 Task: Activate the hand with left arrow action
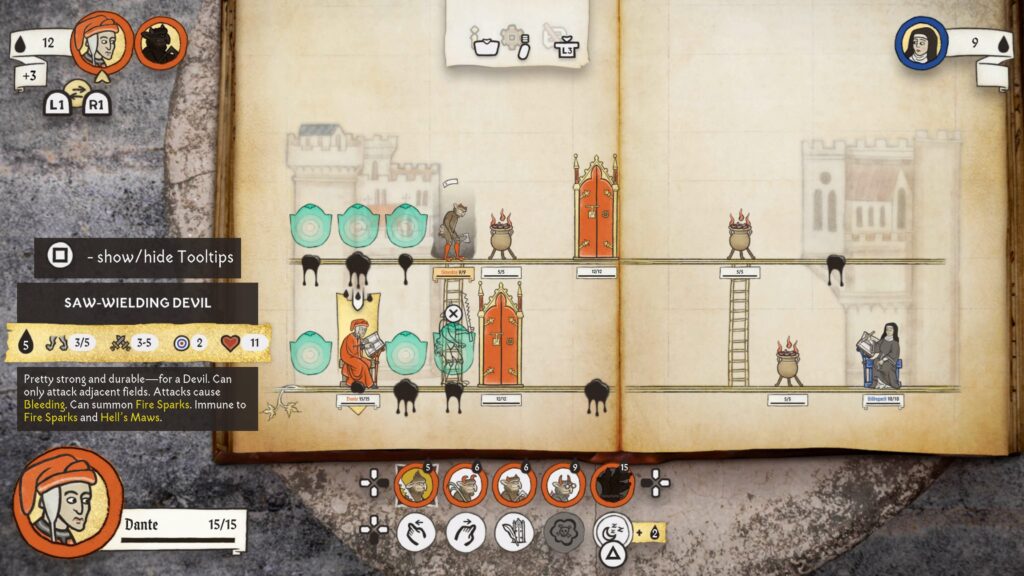pos(416,531)
